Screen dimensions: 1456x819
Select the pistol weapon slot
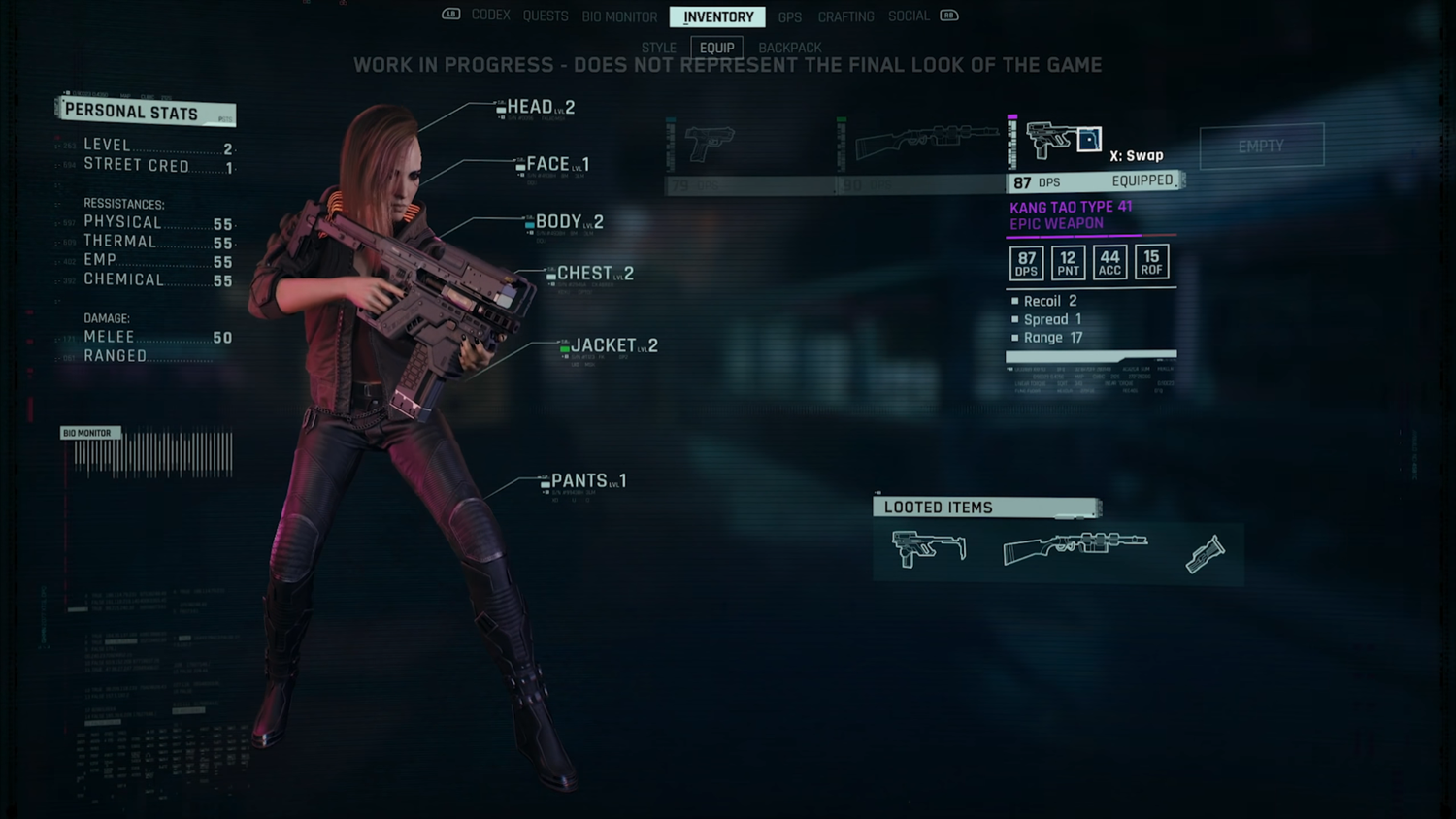click(x=710, y=144)
